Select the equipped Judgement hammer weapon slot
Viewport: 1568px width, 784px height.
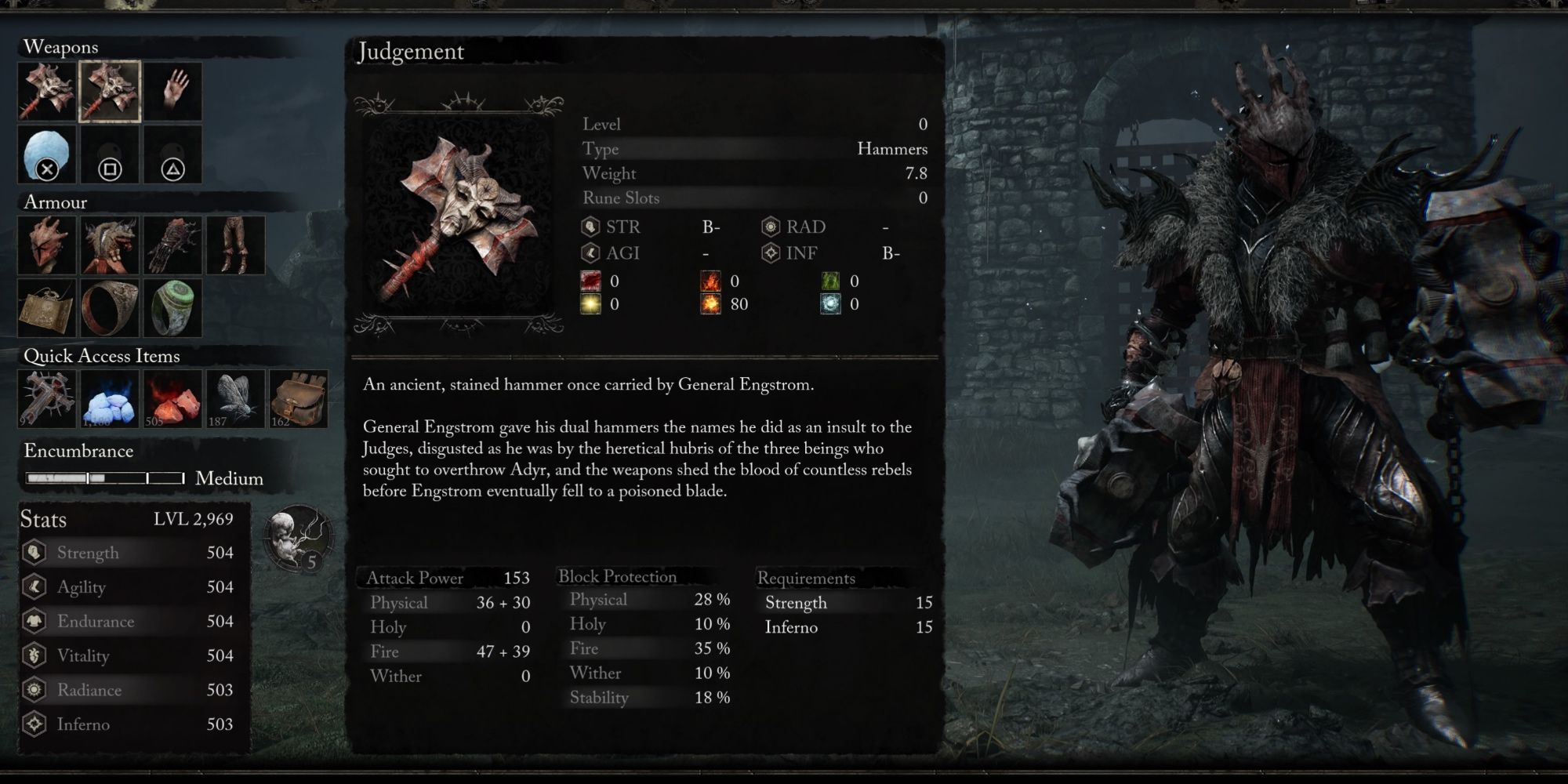click(110, 91)
